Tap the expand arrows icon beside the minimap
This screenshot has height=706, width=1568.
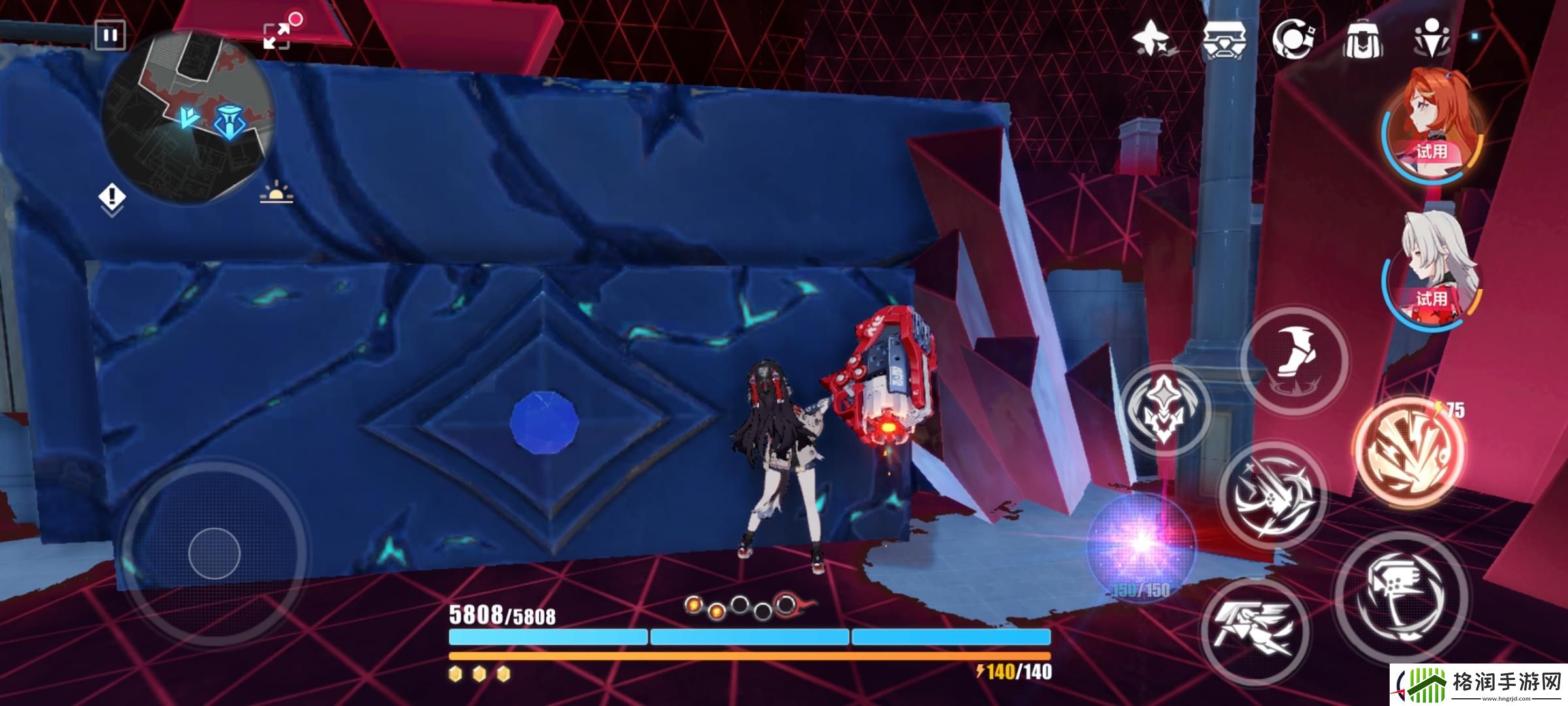276,35
